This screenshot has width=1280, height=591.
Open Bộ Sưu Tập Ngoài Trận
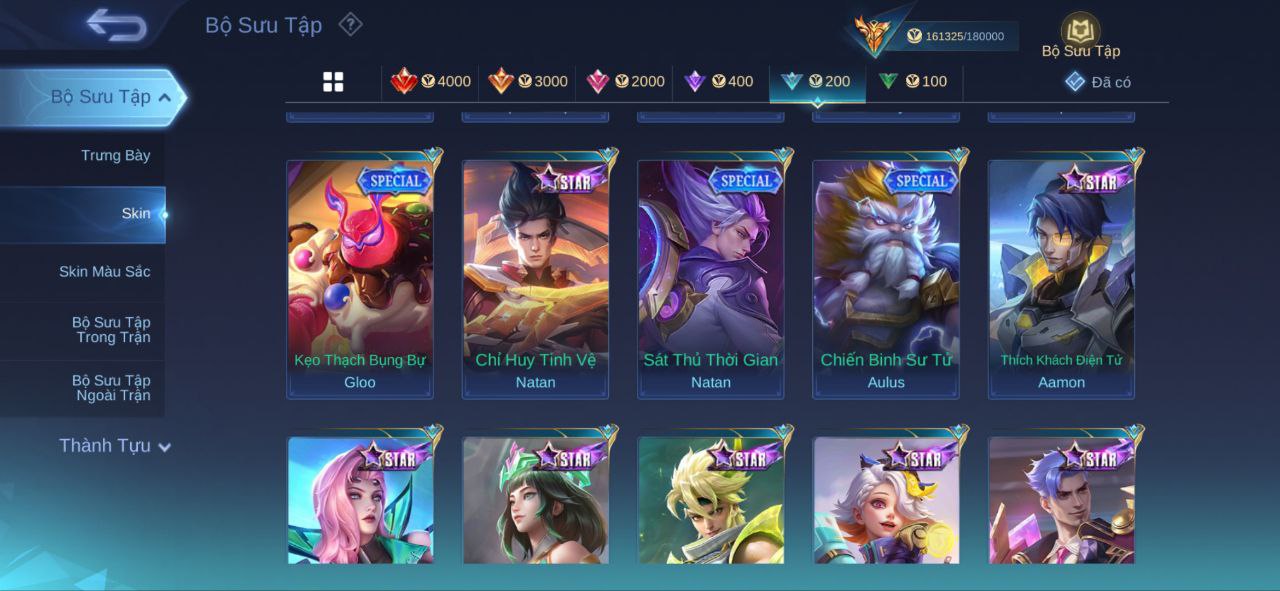point(110,387)
